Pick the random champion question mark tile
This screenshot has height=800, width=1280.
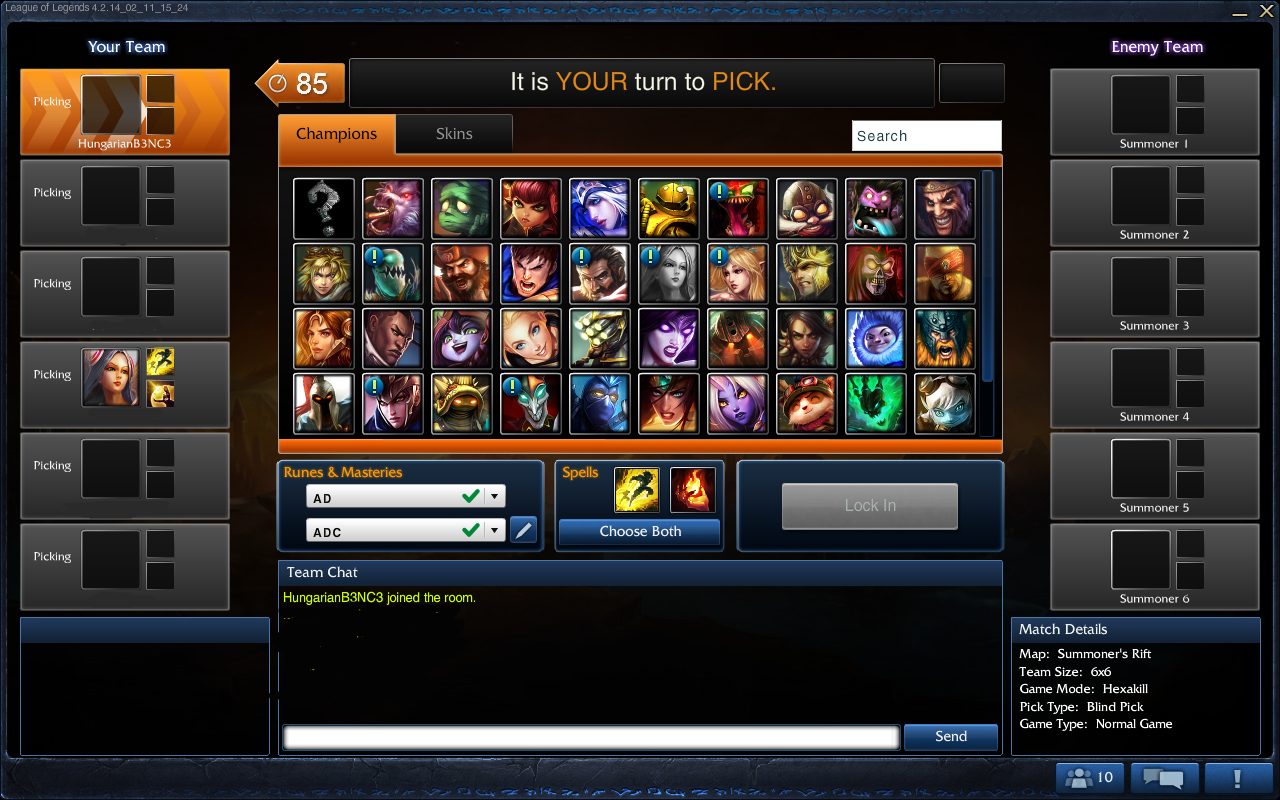(324, 209)
